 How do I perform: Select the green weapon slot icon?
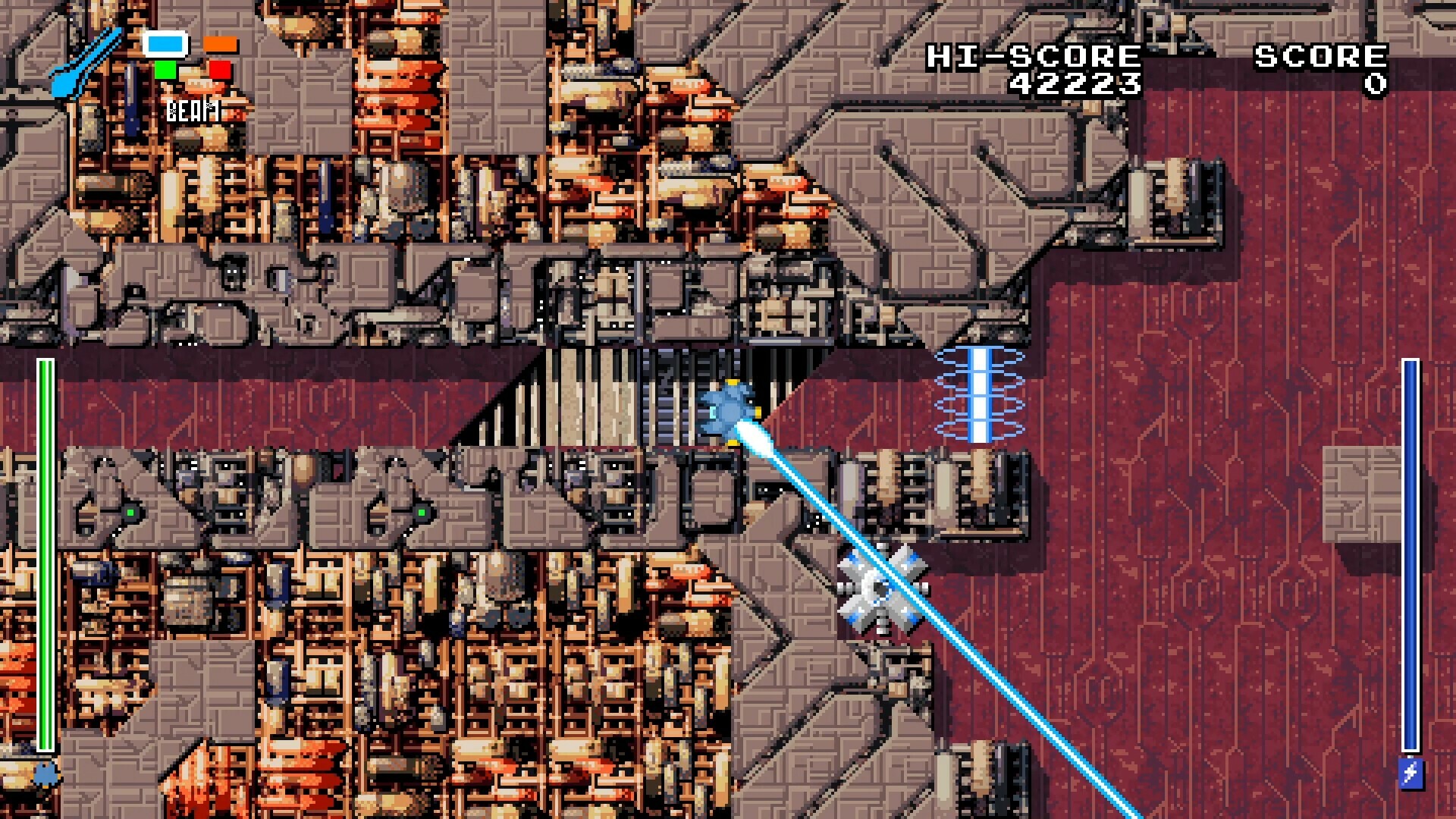point(165,71)
